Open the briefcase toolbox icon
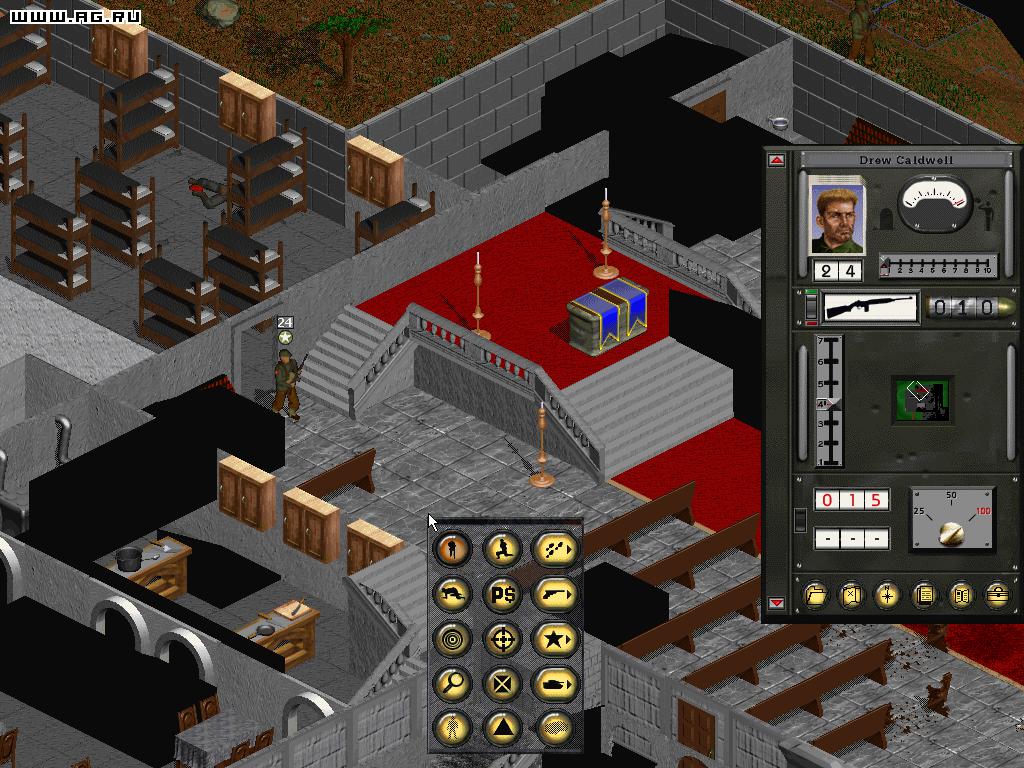This screenshot has height=768, width=1024. 996,595
